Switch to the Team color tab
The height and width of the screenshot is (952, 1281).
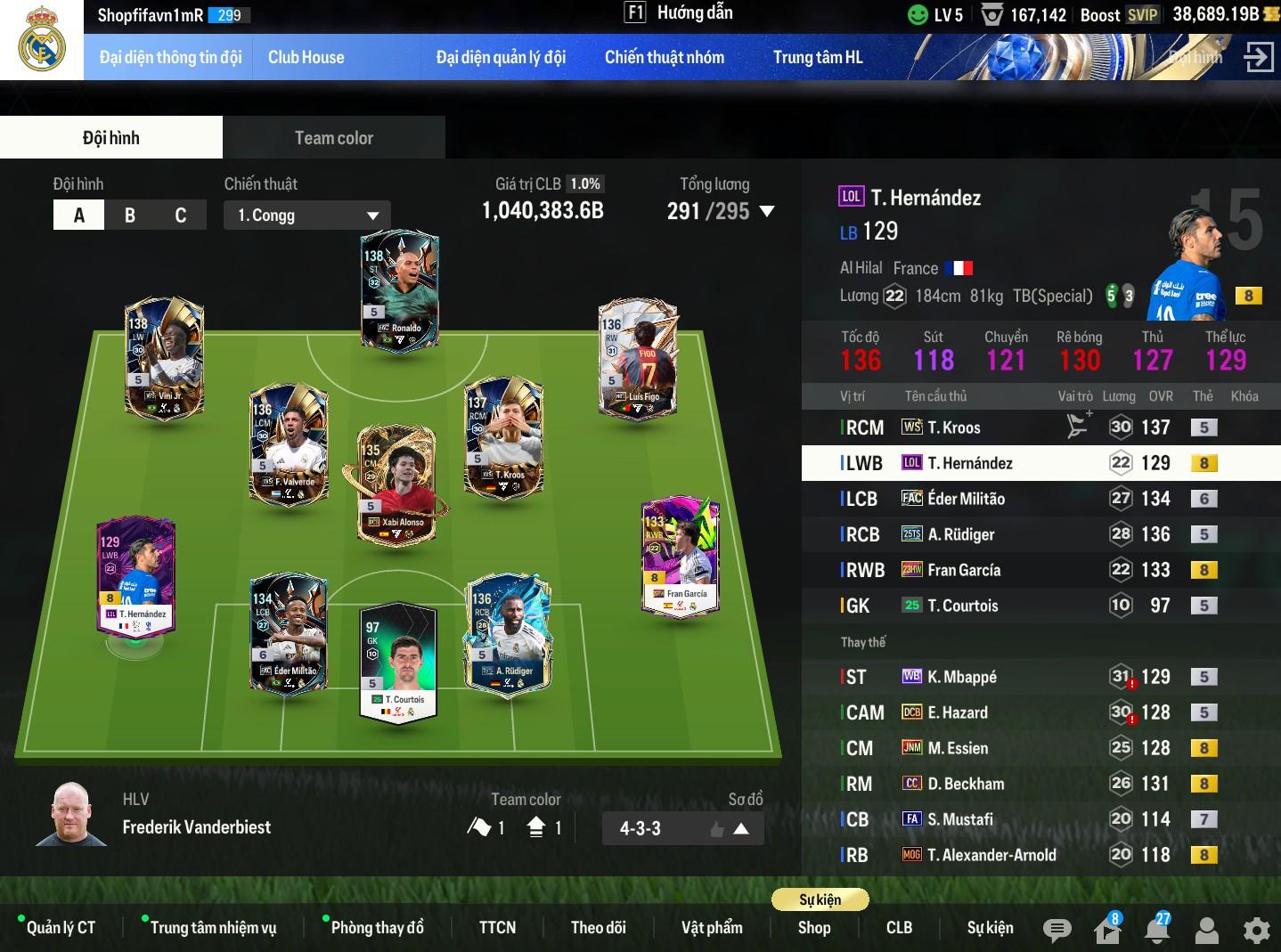tap(333, 138)
